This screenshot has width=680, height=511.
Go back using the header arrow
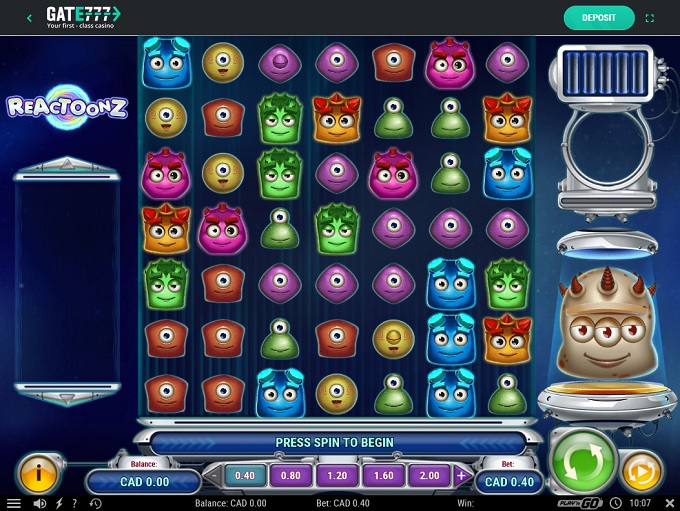(x=29, y=17)
